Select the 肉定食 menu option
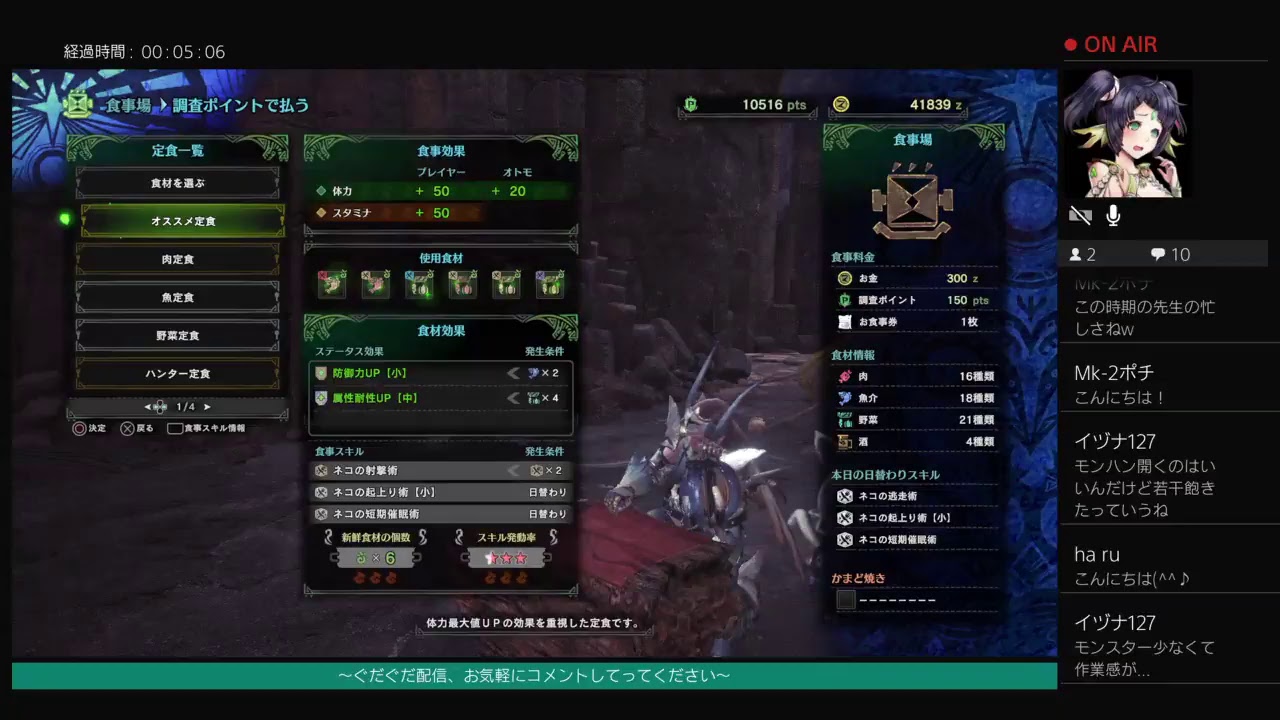The image size is (1280, 720). point(178,258)
